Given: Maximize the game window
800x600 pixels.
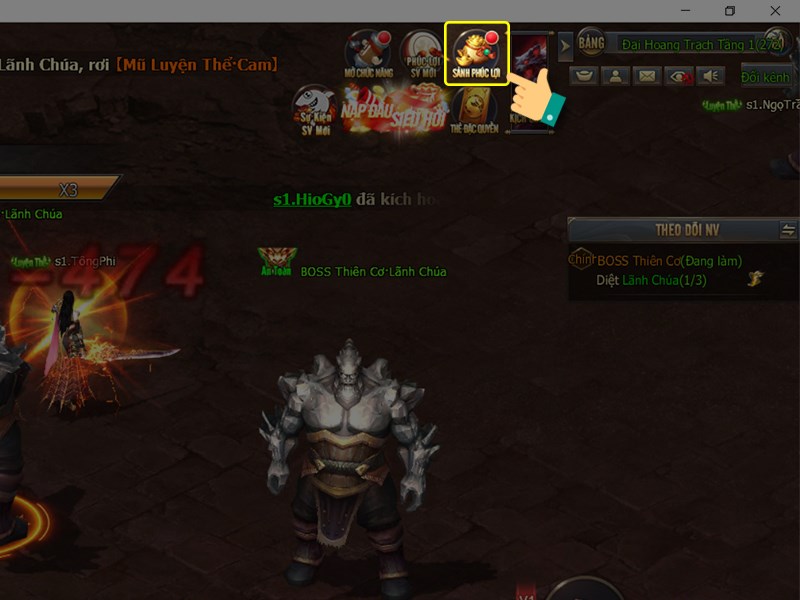Looking at the screenshot, I should [x=730, y=11].
